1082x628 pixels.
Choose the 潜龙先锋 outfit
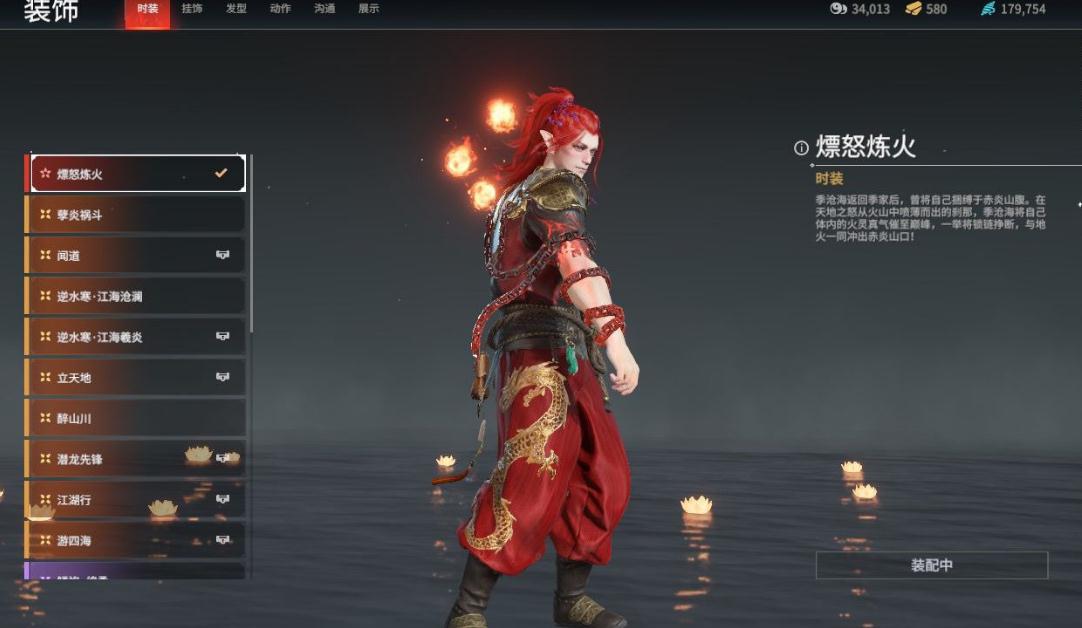coord(137,459)
